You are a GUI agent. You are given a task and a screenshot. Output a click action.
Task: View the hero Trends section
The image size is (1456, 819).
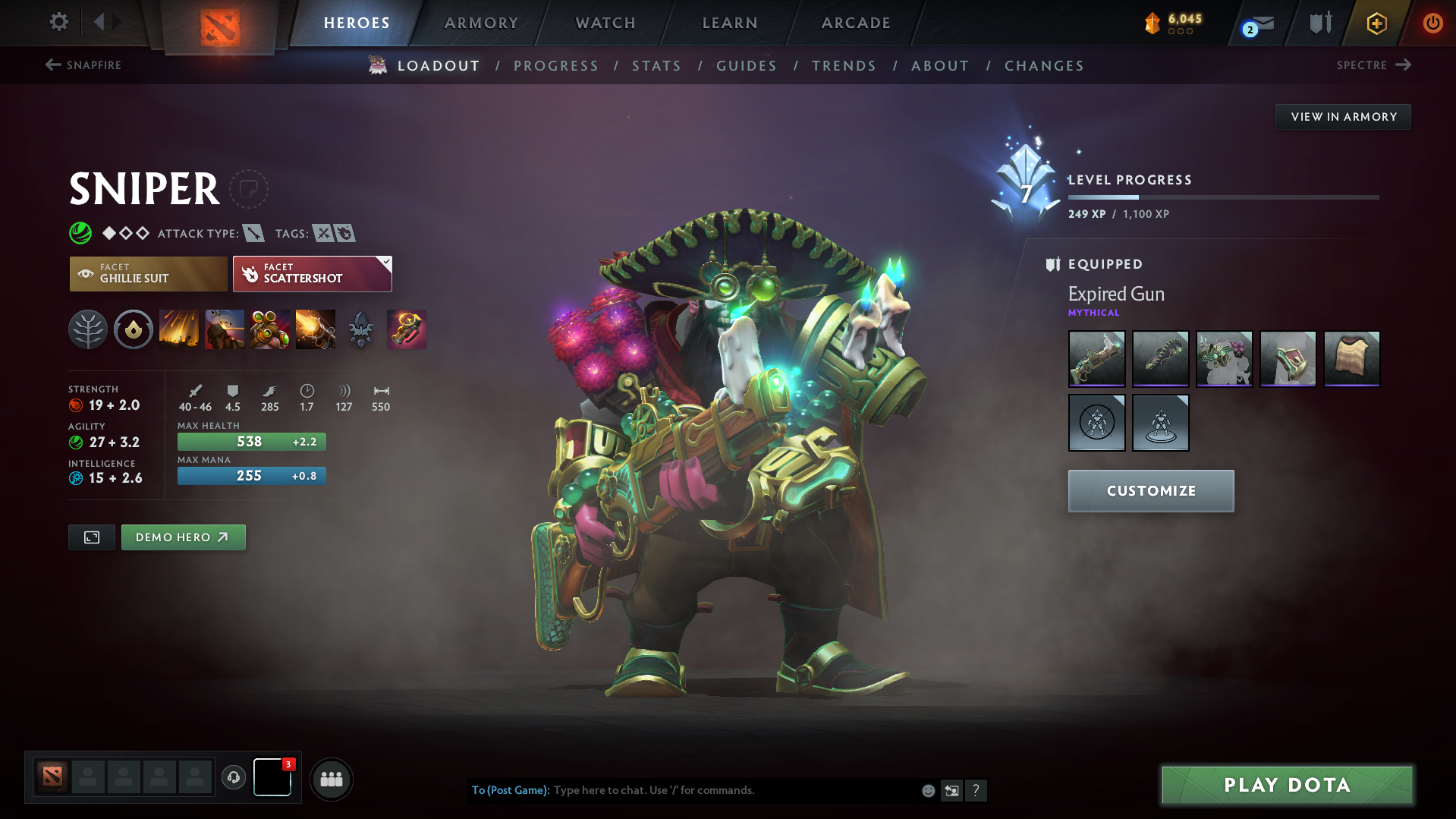tap(844, 66)
